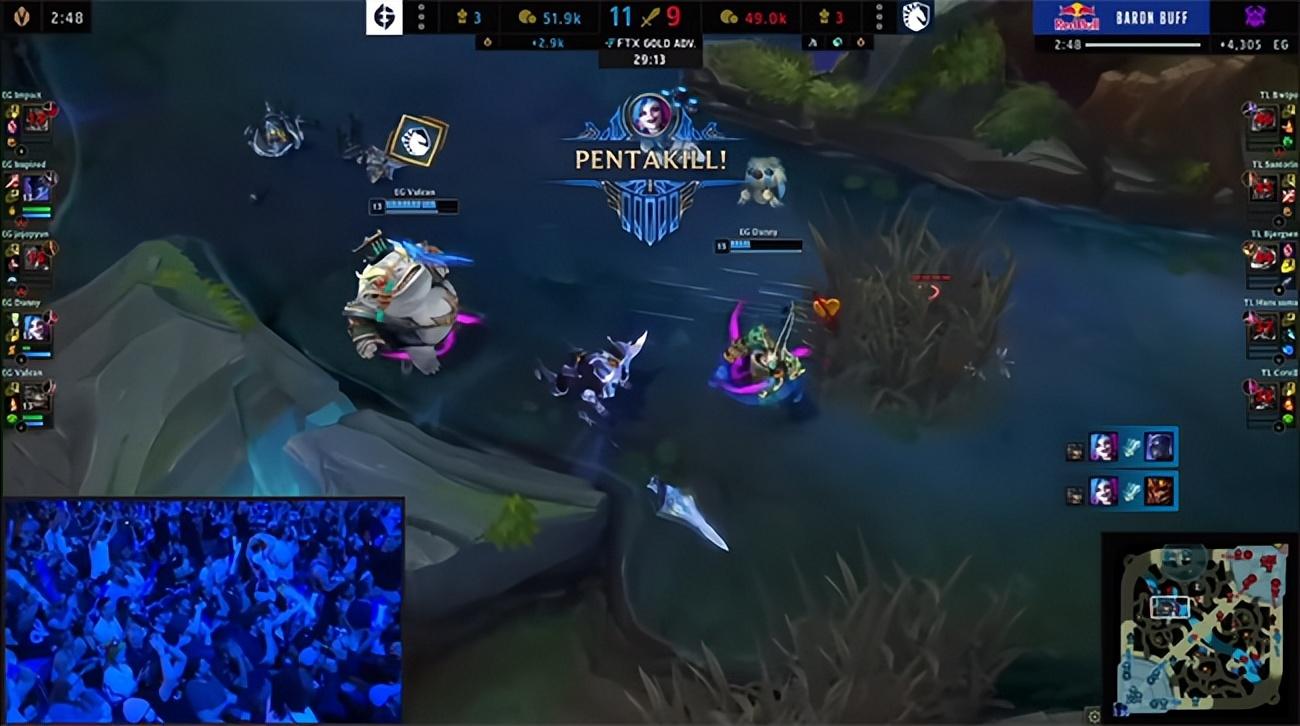This screenshot has height=726, width=1300.
Task: Click the gold coin icon next to 51.9k
Action: click(x=528, y=18)
